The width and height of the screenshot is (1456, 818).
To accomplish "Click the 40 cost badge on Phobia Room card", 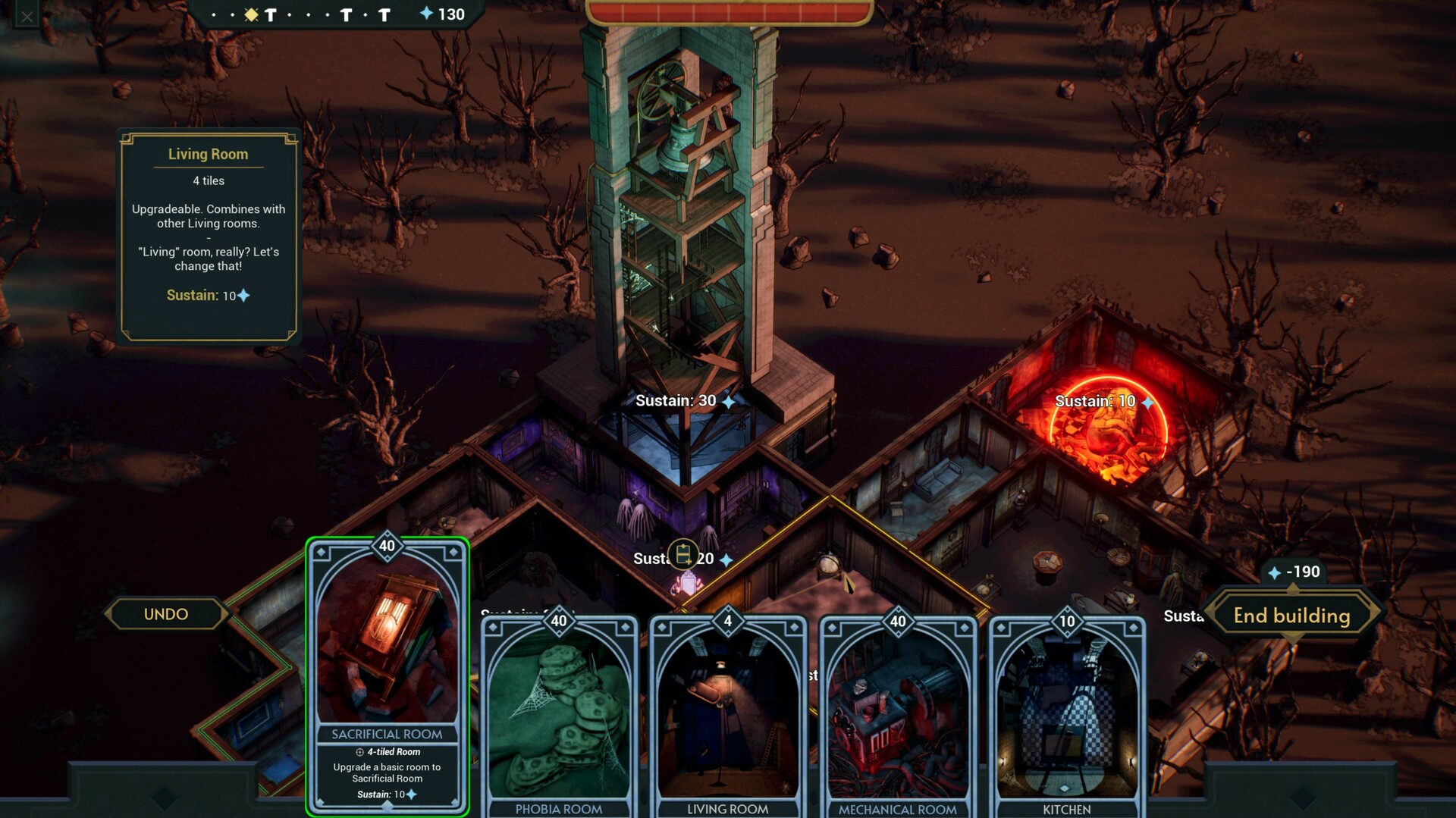I will click(559, 621).
